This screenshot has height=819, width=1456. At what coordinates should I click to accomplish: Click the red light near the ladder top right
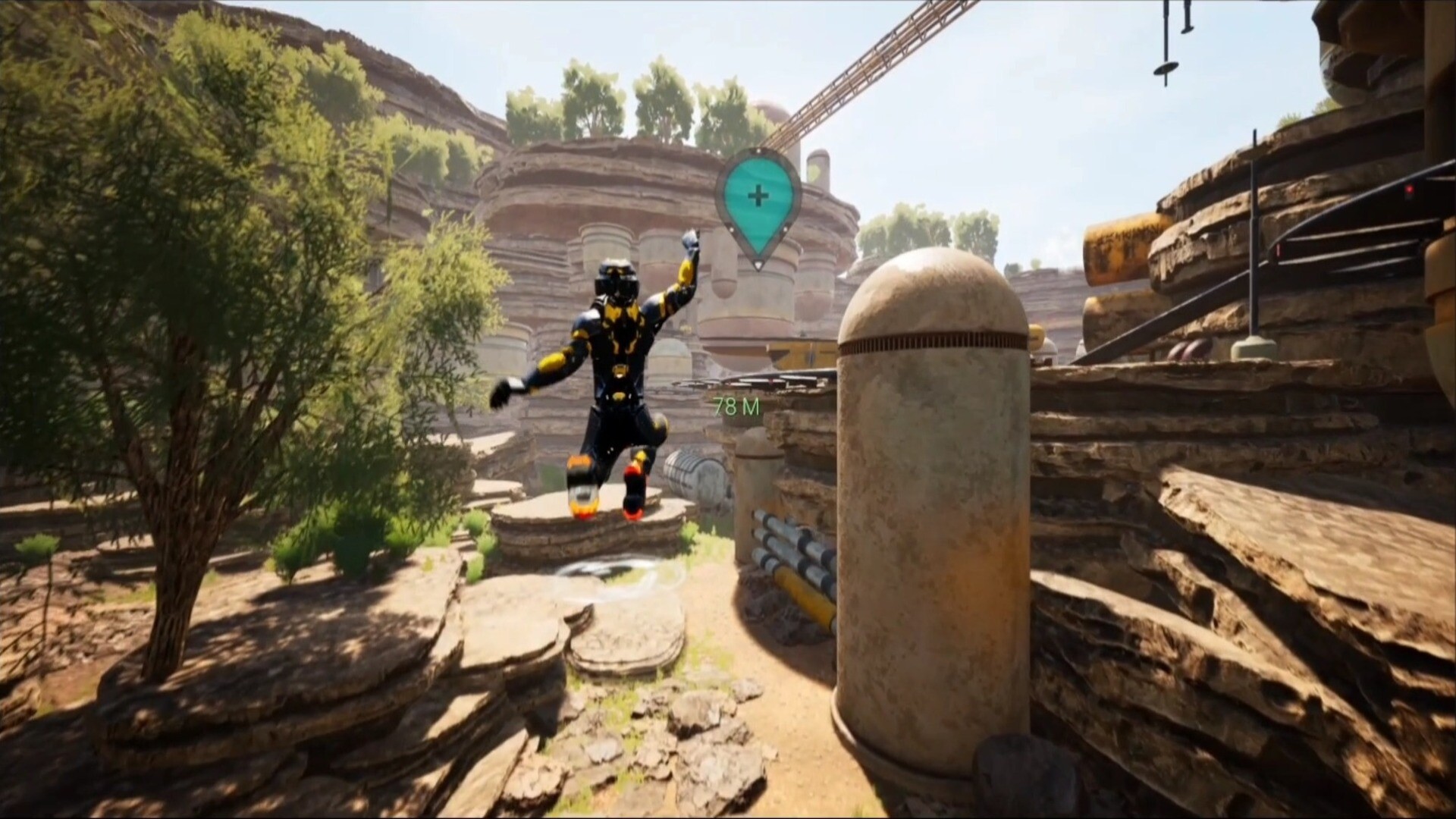point(1409,189)
